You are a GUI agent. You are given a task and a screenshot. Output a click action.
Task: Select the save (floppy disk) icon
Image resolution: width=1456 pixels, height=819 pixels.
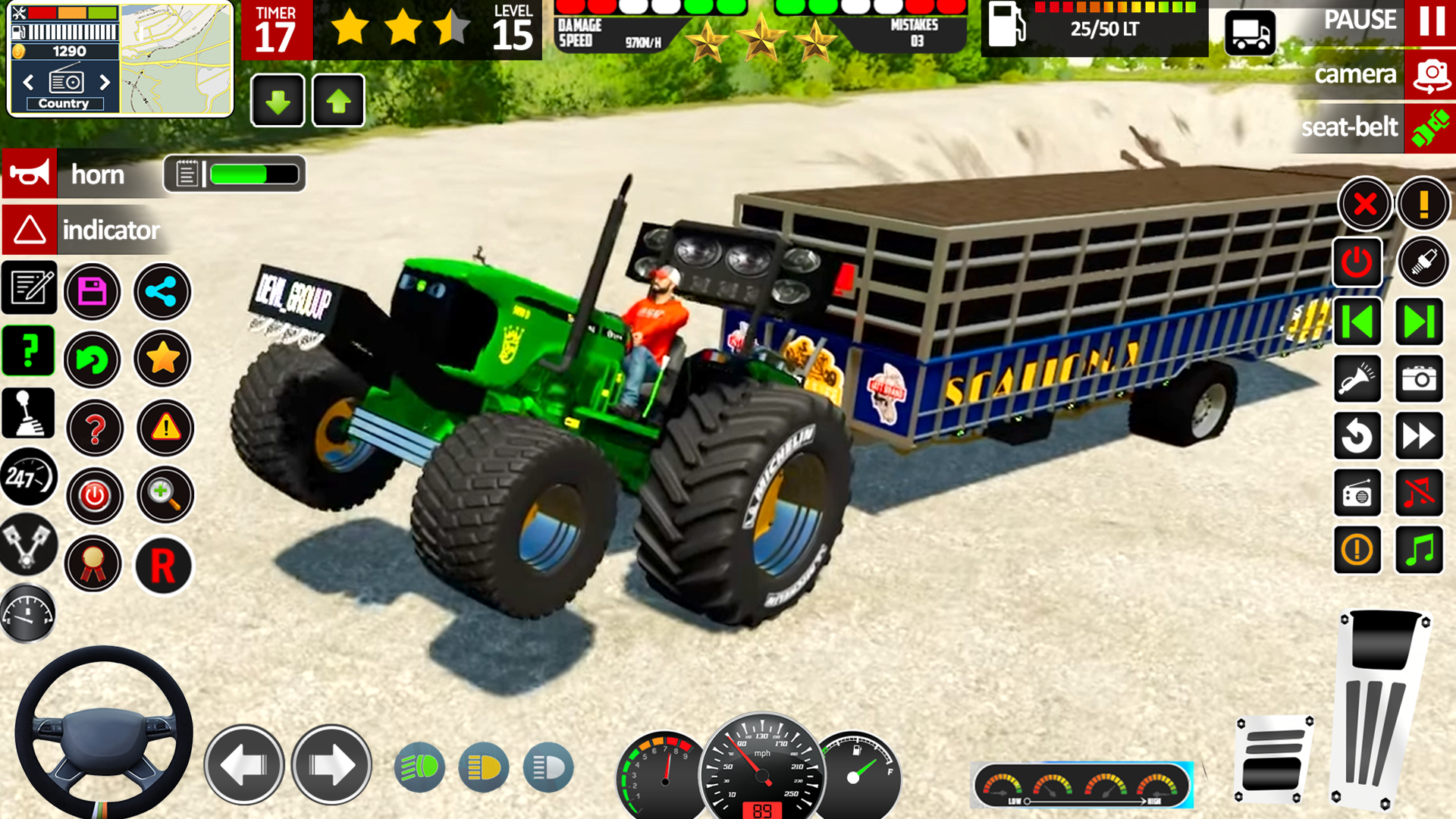(x=93, y=292)
